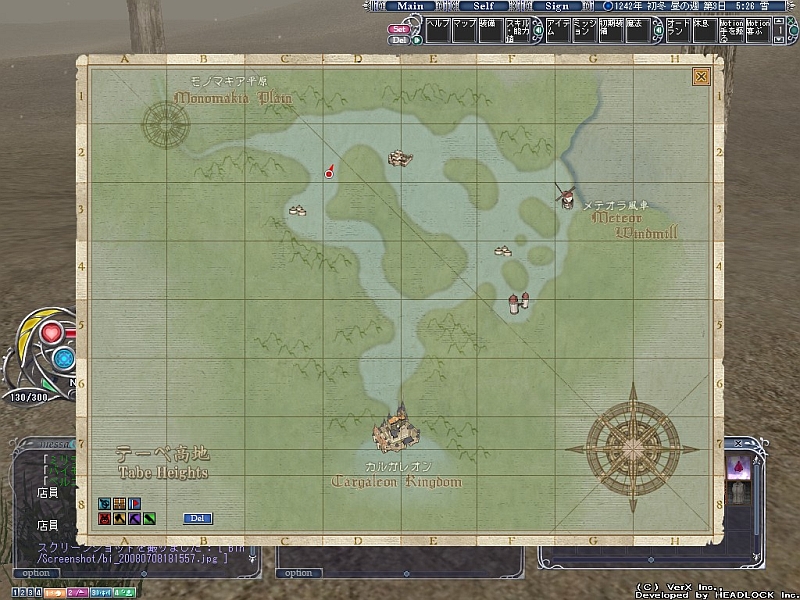The image size is (800, 600).
Task: Toggle the treasure chest map filter
Action: 119,503
